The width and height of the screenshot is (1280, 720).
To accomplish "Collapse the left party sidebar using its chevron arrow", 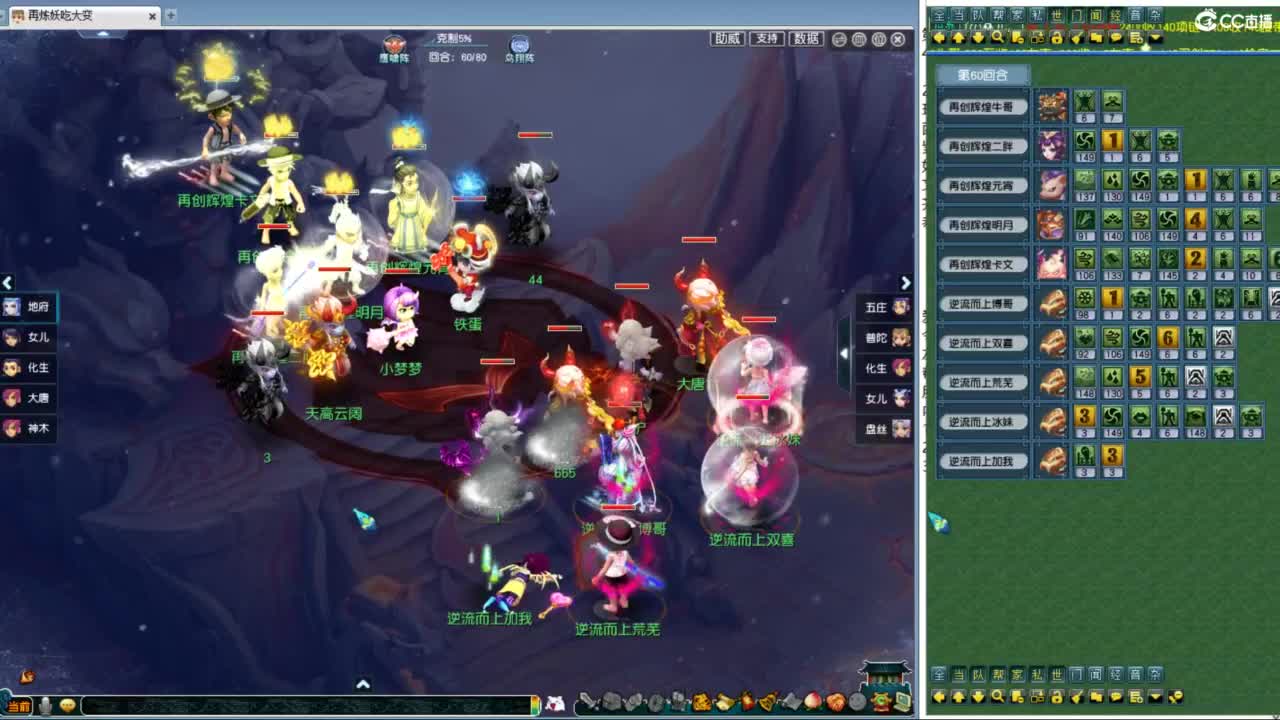I will tap(7, 283).
